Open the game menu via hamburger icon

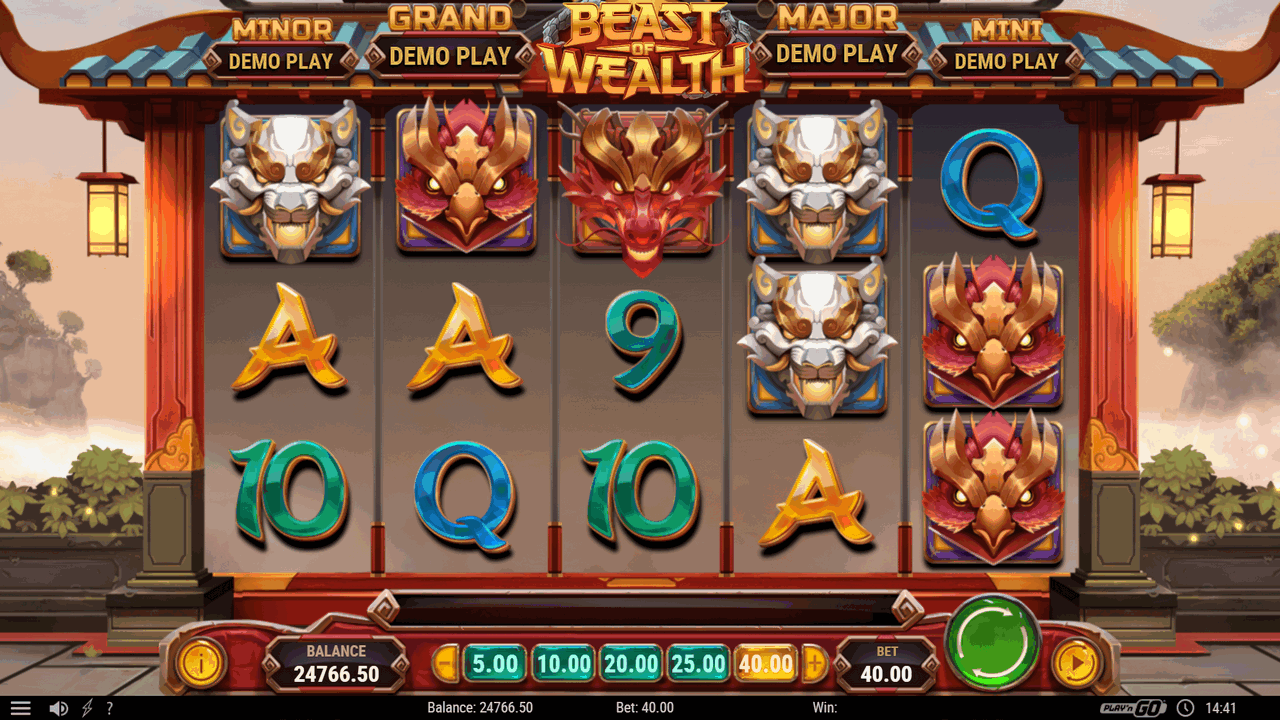(x=21, y=707)
